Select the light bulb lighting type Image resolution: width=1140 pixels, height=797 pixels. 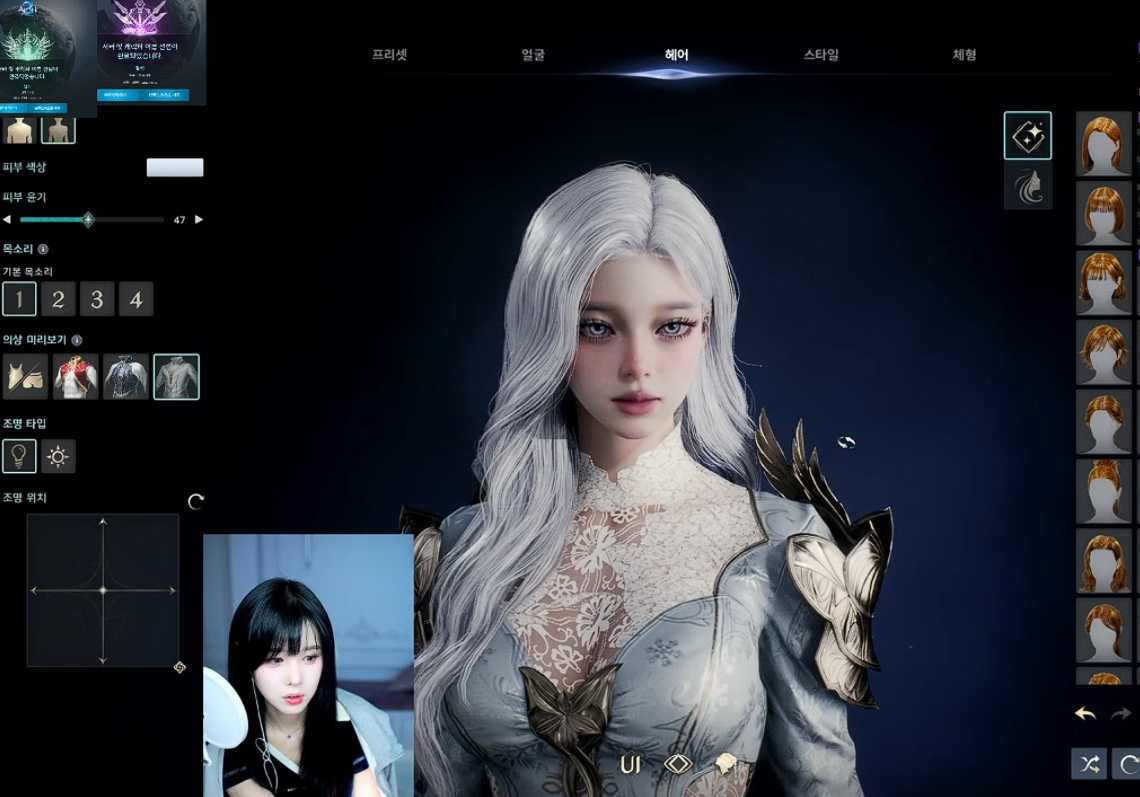pyautogui.click(x=19, y=456)
